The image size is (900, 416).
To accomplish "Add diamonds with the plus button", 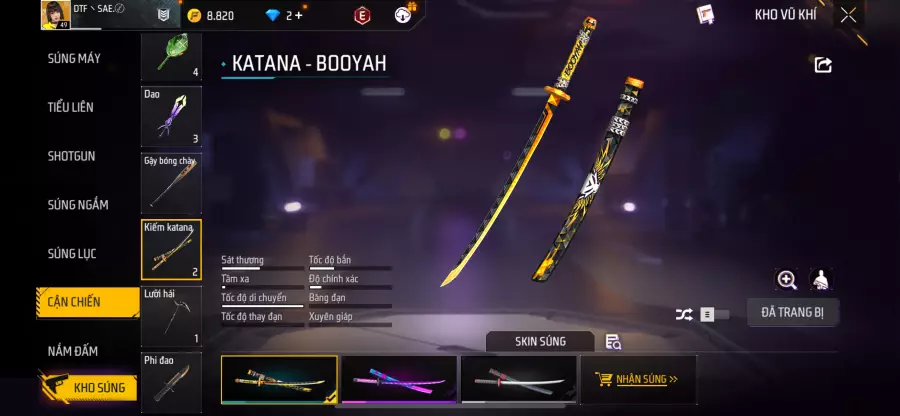I will point(298,15).
